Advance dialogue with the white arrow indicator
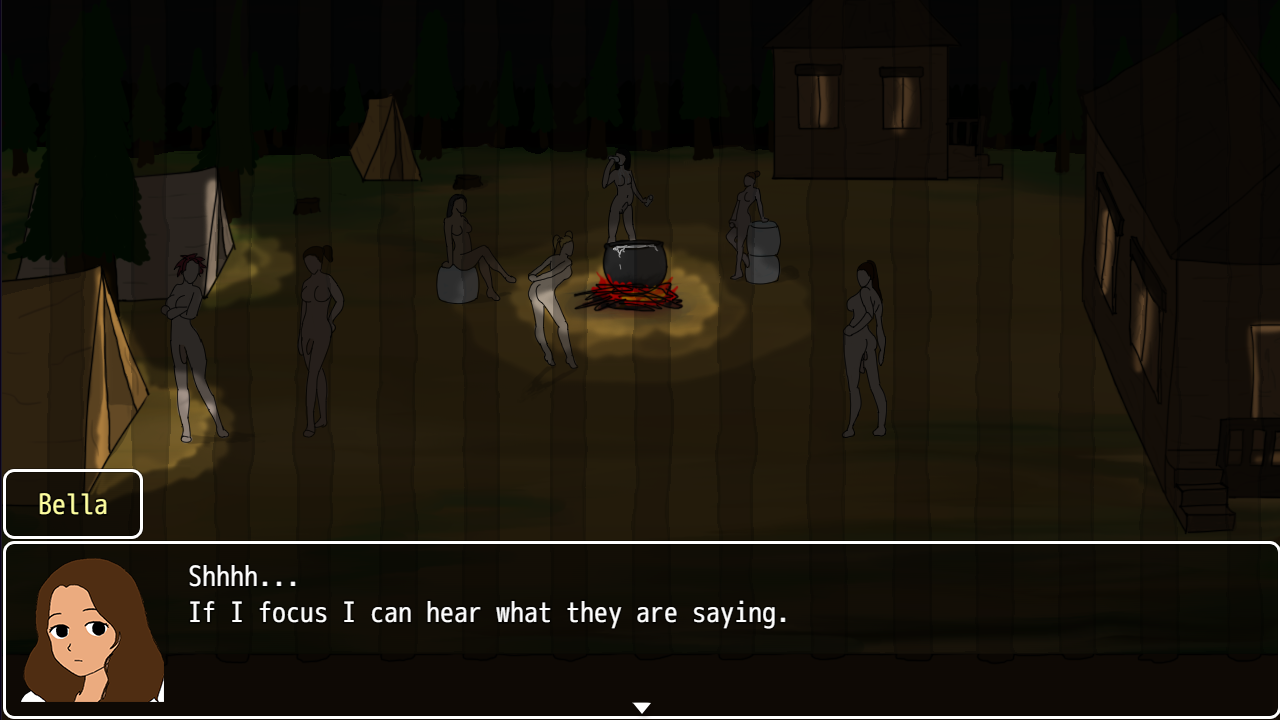 click(x=641, y=707)
